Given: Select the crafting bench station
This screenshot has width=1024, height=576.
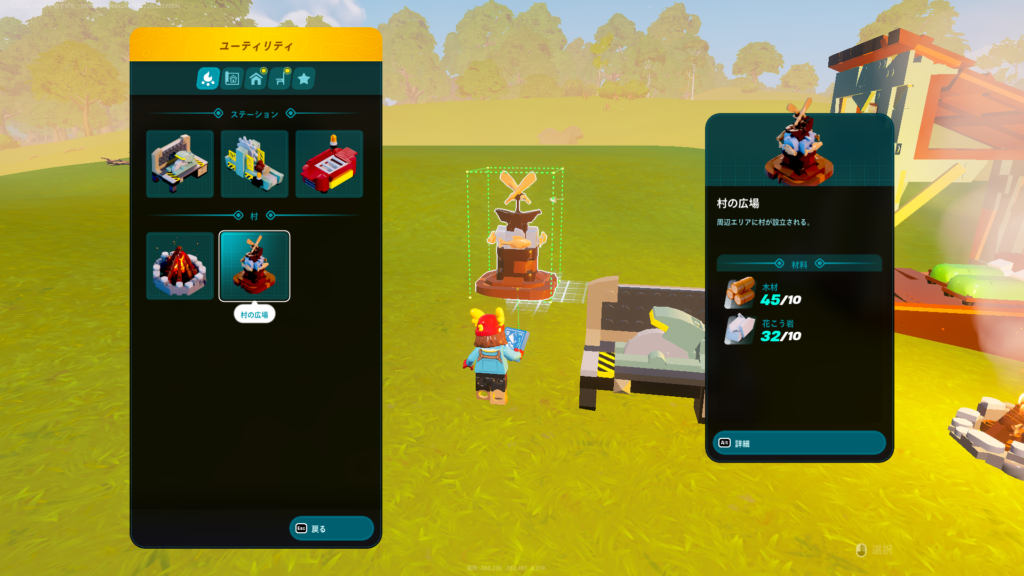Looking at the screenshot, I should pos(180,164).
